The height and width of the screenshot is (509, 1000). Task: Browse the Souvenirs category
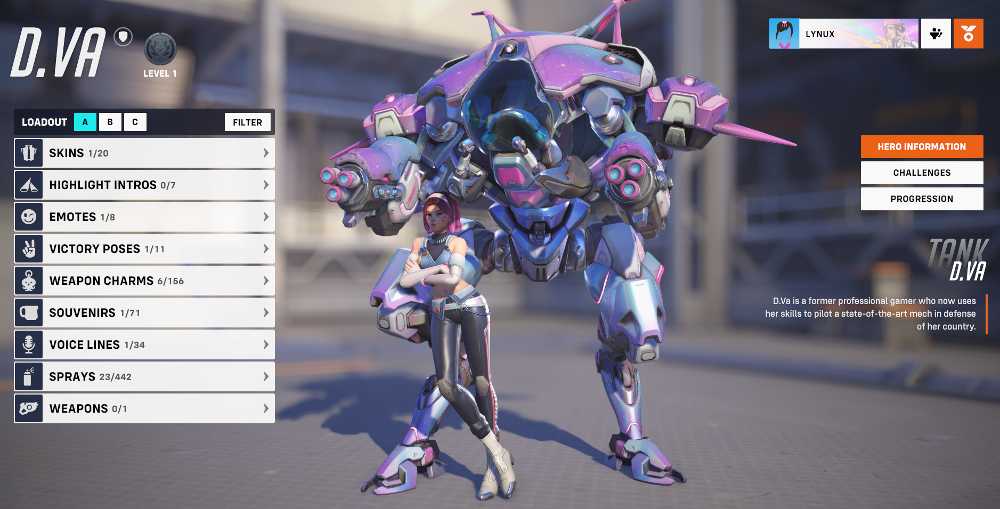coord(144,313)
